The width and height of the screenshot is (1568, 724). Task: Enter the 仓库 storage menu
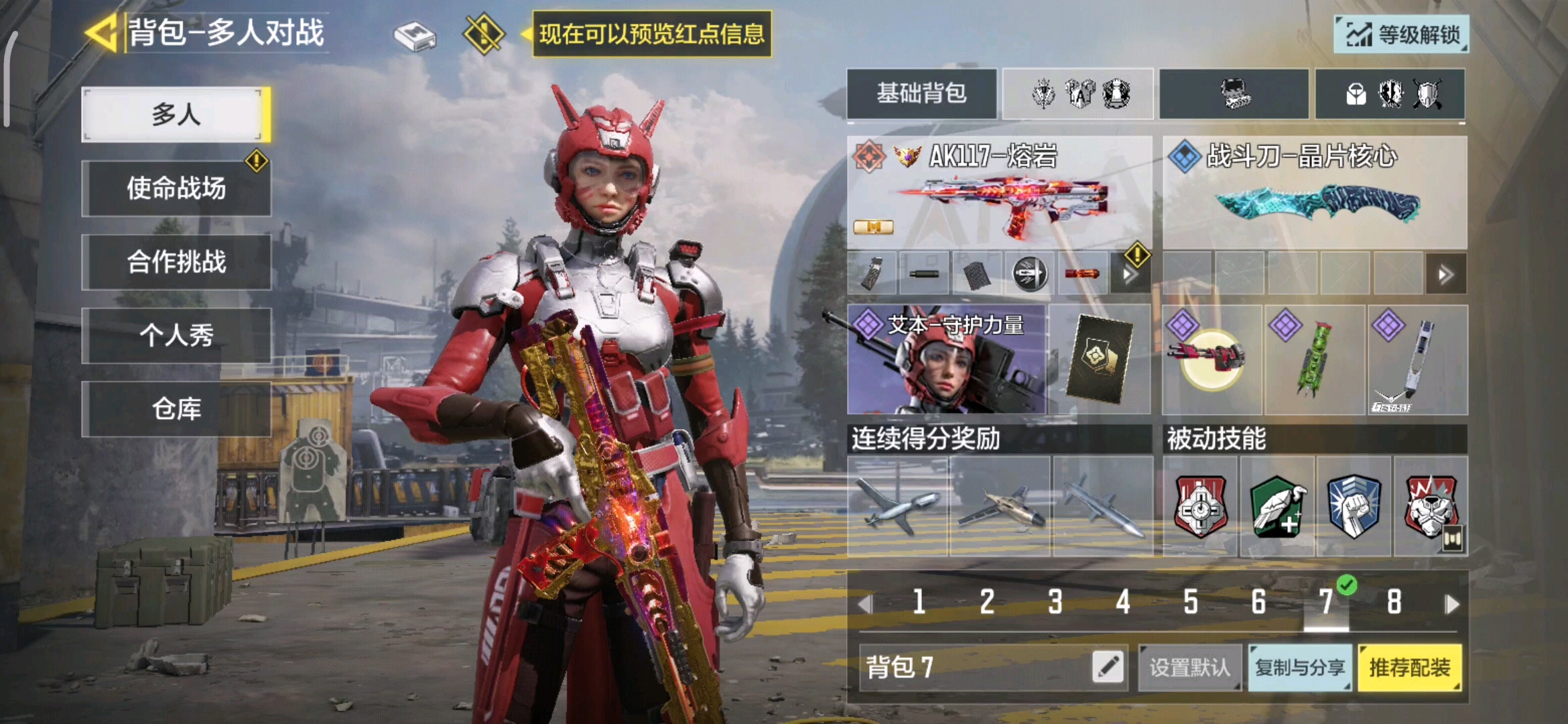point(176,409)
